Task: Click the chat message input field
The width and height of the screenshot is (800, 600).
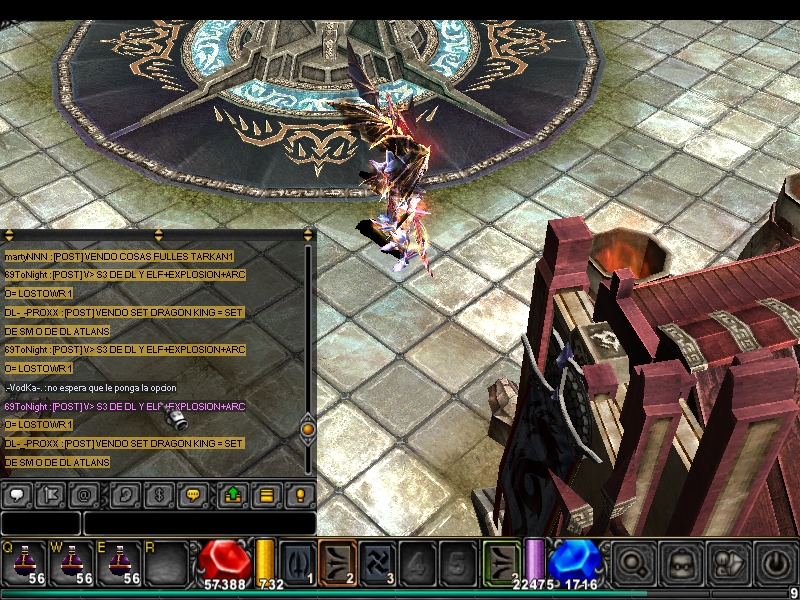Action: [199, 523]
